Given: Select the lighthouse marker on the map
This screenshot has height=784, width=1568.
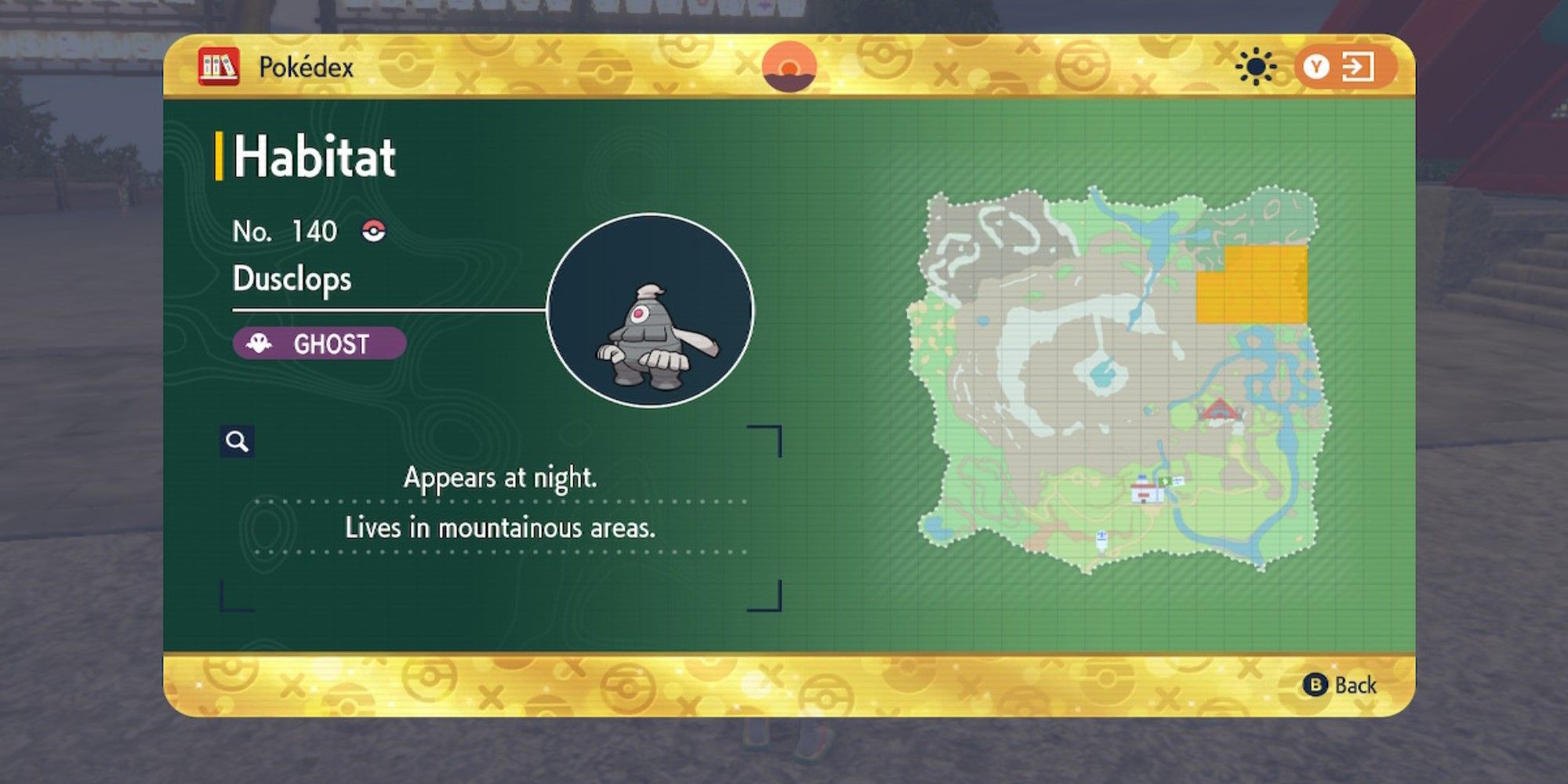Looking at the screenshot, I should tap(1102, 539).
